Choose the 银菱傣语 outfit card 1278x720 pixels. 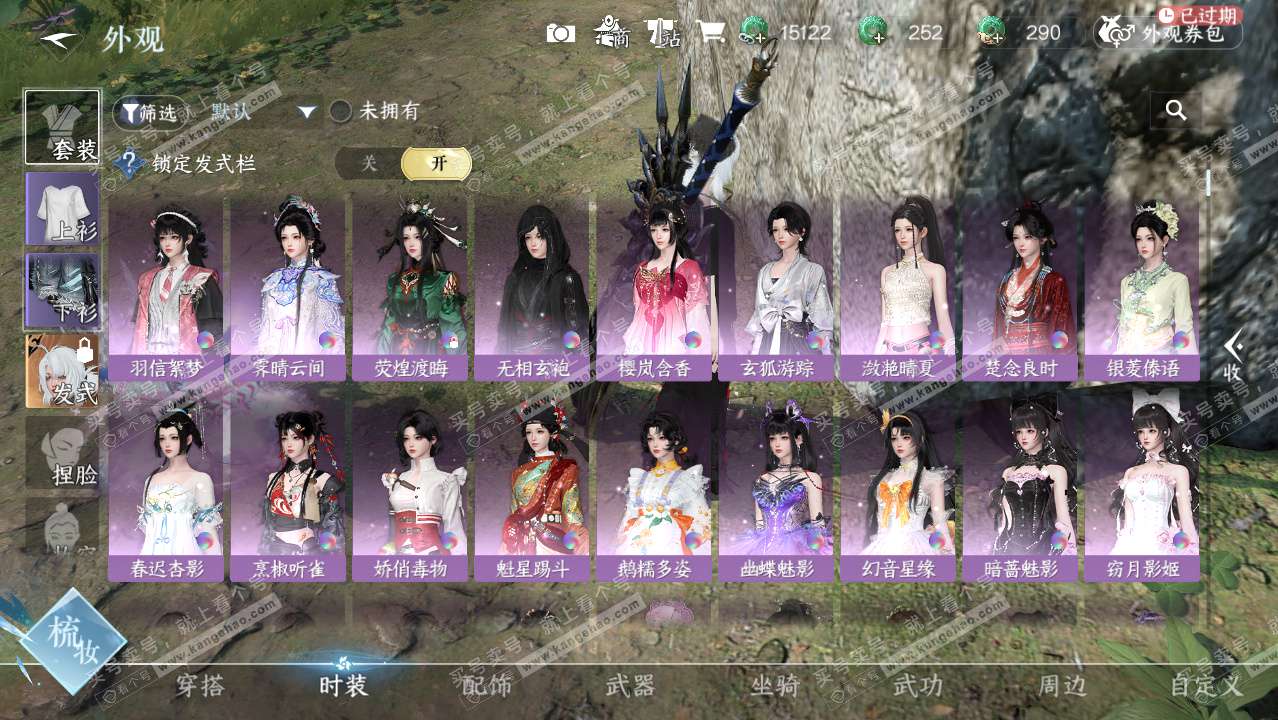coord(1142,290)
